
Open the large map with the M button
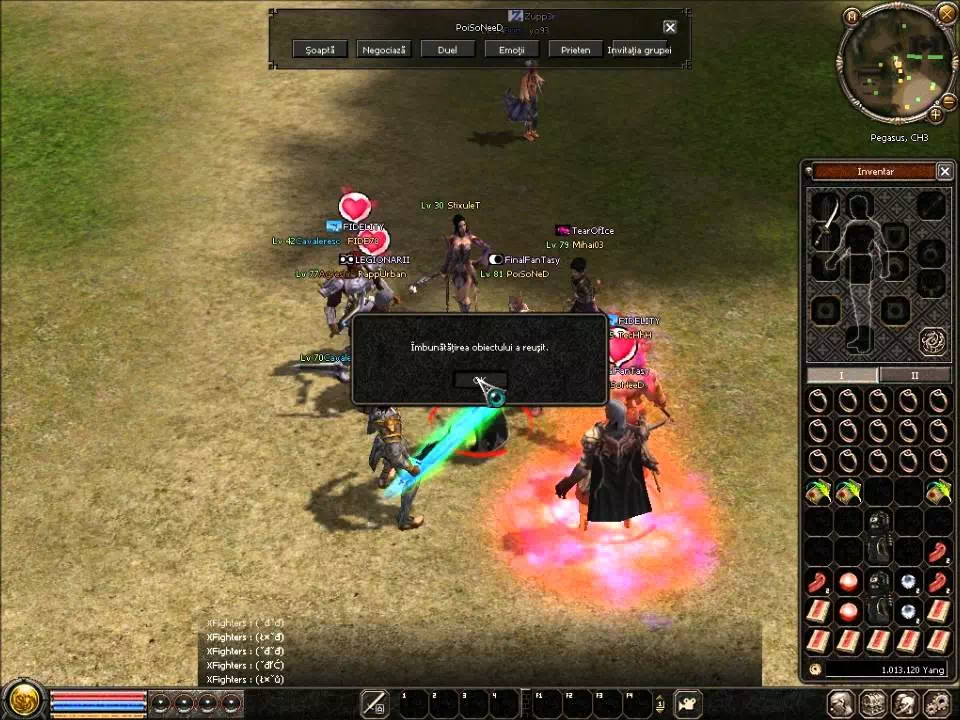(851, 17)
